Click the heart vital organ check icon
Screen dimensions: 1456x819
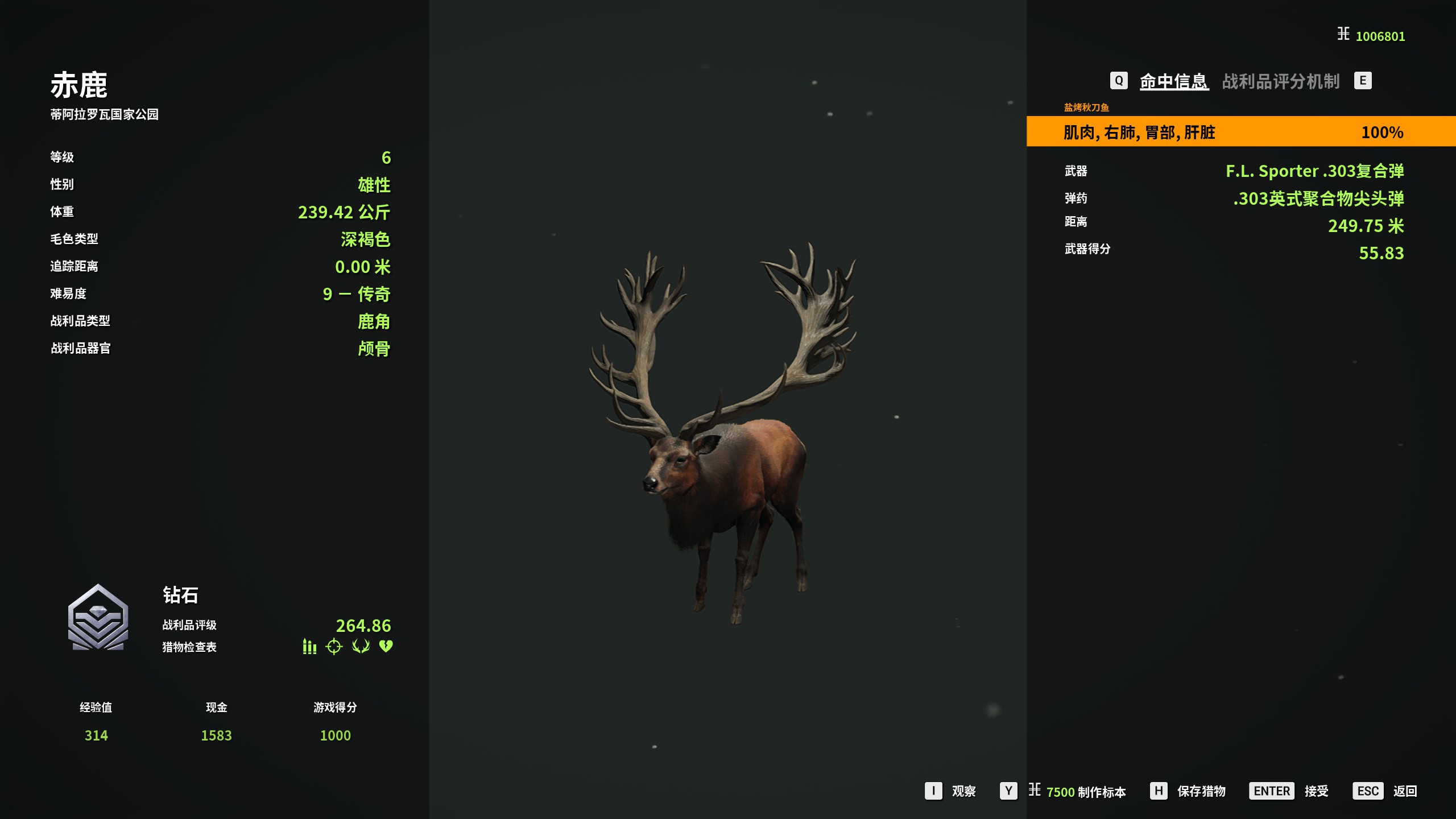click(x=386, y=647)
